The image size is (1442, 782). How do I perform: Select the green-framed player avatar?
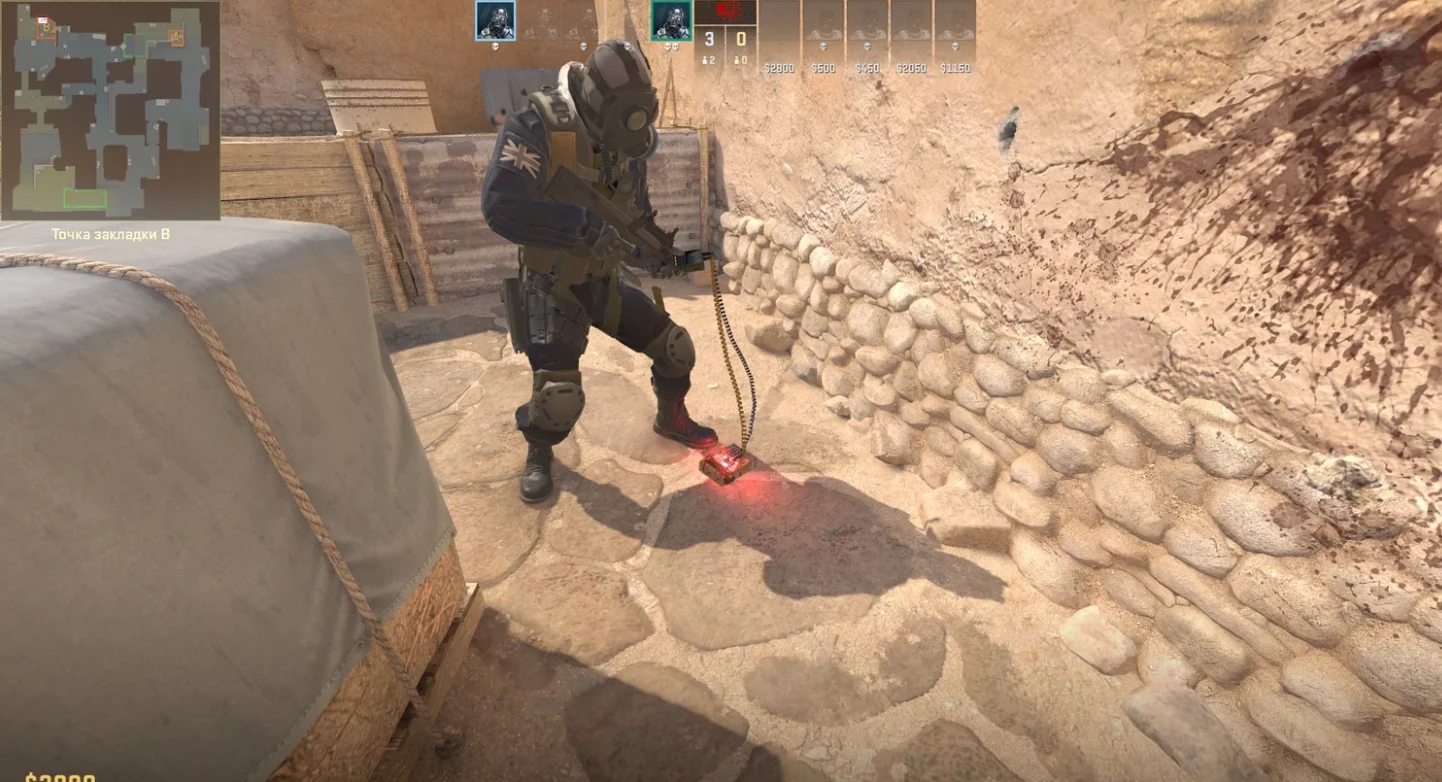click(x=671, y=20)
